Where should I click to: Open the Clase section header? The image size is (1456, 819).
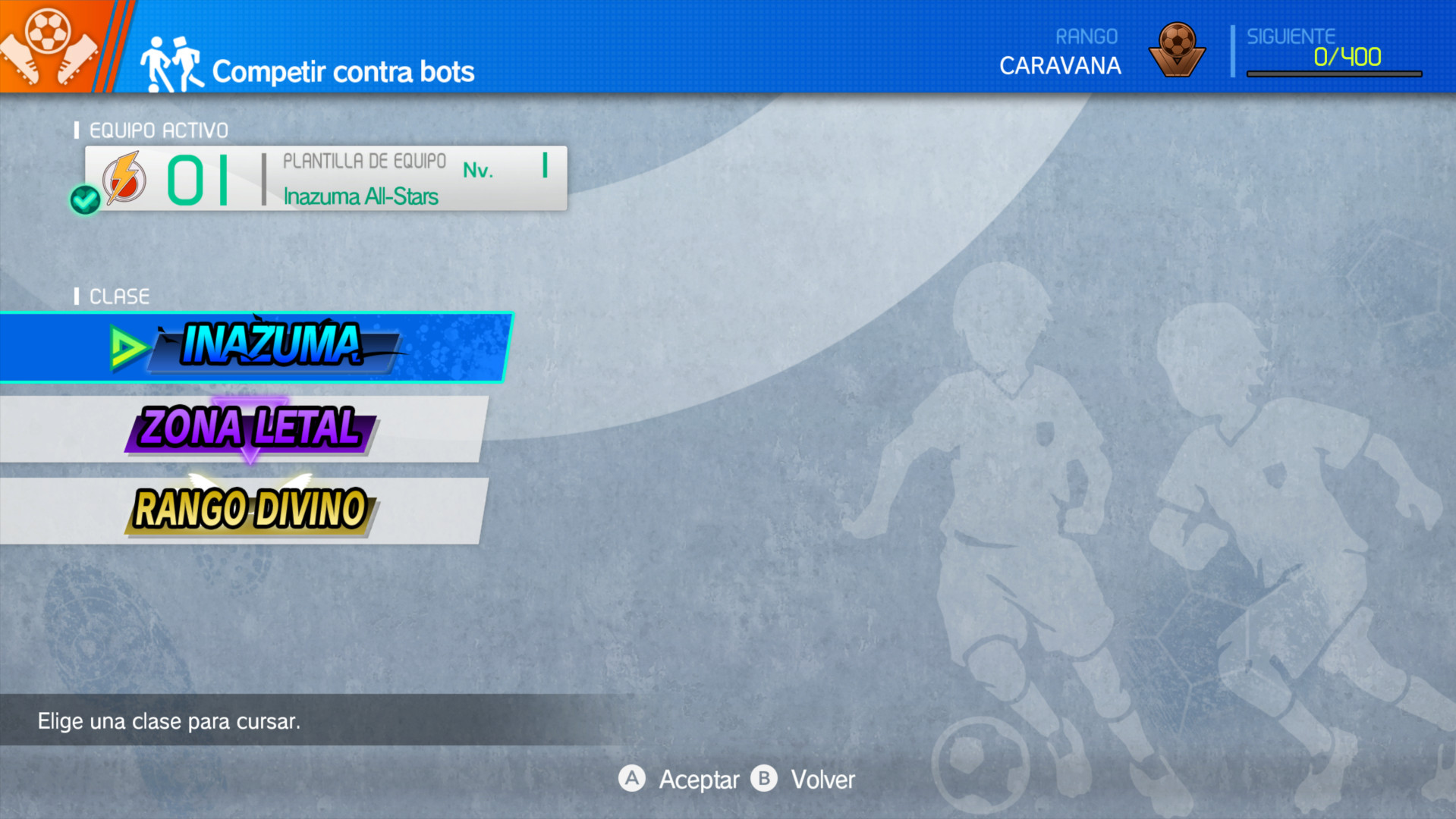click(118, 296)
